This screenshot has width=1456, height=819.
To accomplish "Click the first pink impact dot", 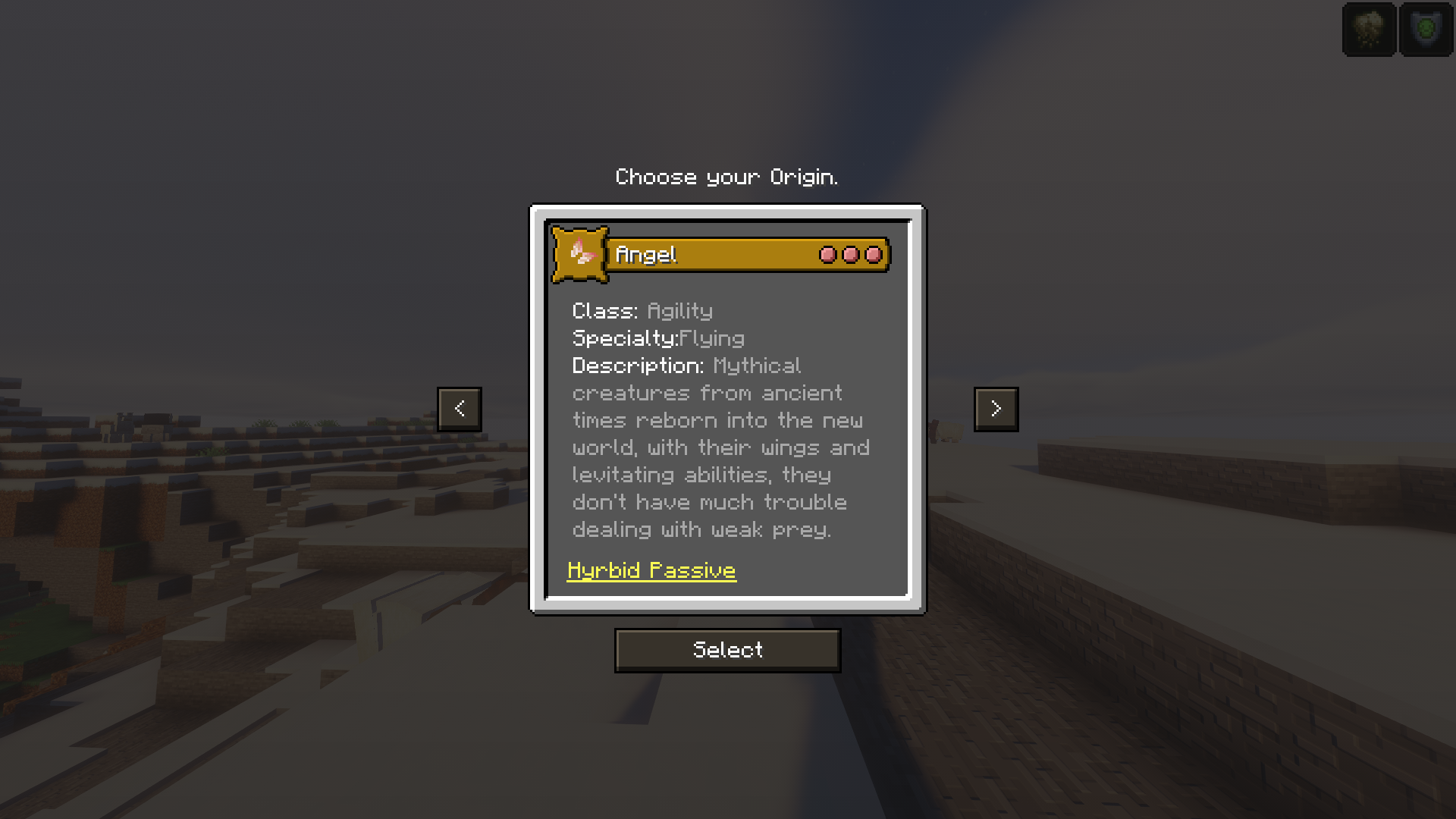I will tap(827, 255).
